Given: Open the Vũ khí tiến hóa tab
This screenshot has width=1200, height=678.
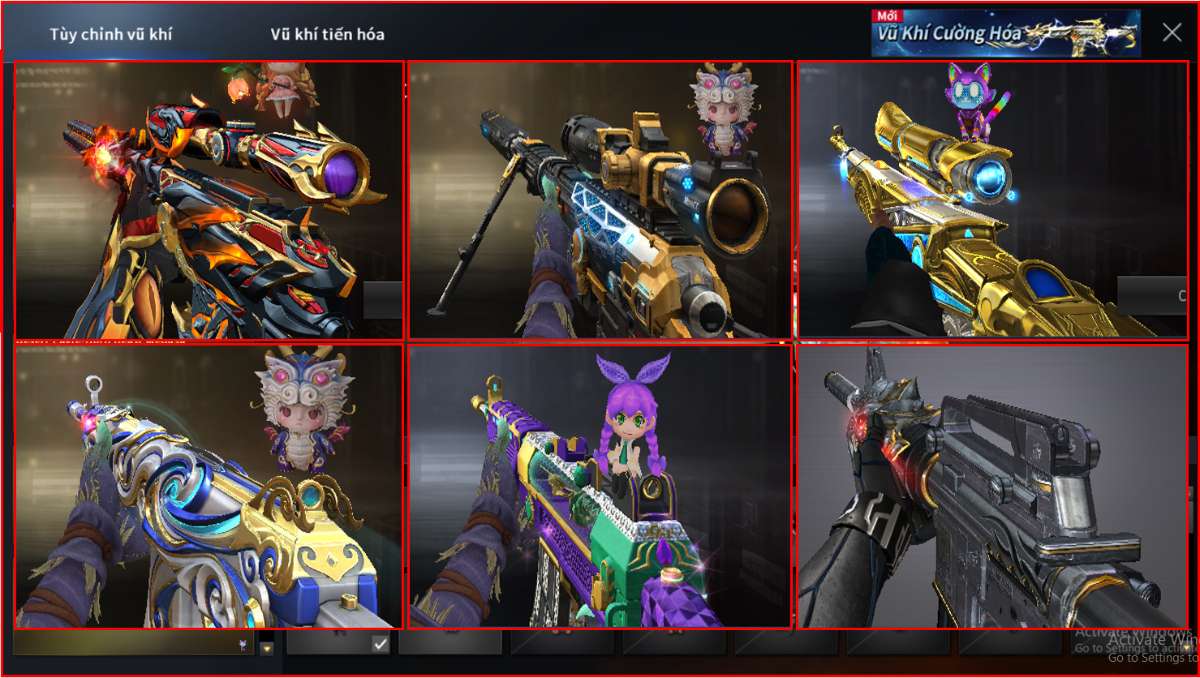Looking at the screenshot, I should click(327, 34).
